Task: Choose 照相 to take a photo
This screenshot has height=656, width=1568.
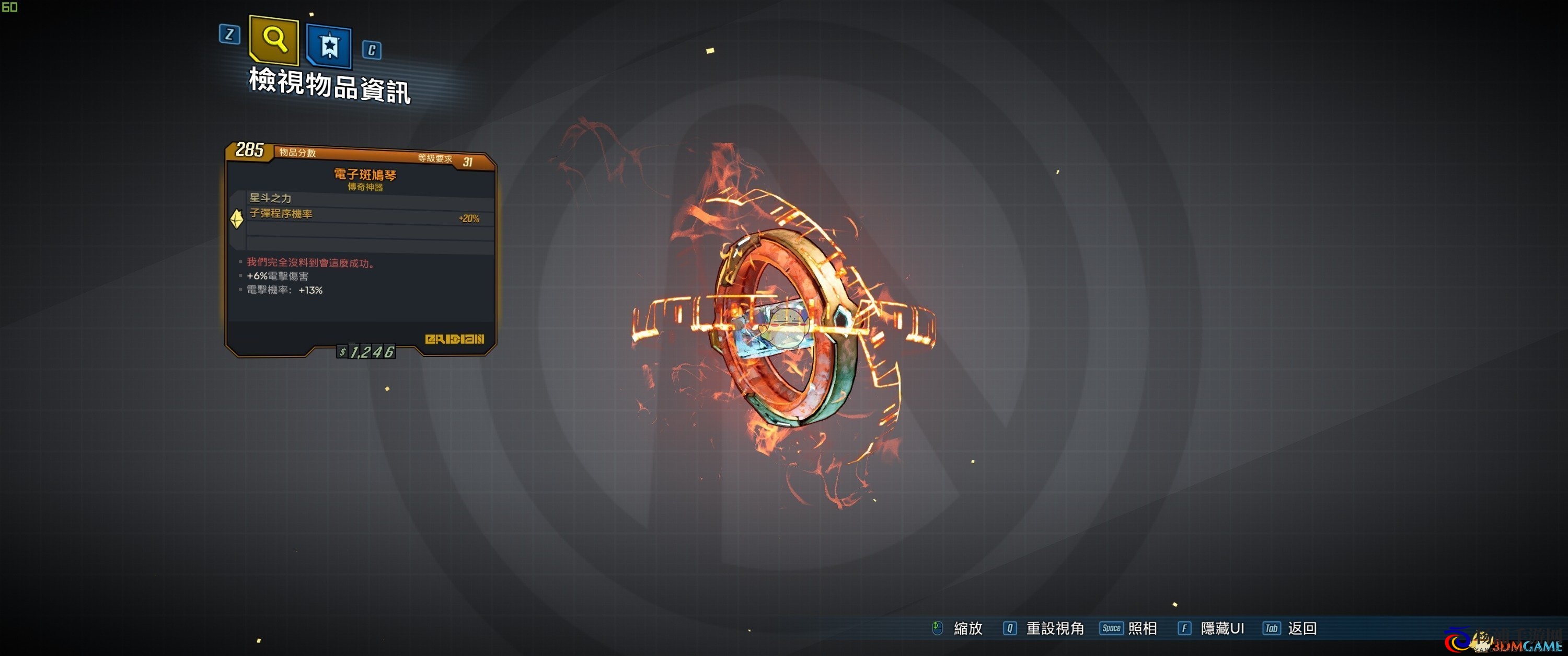Action: [1142, 628]
